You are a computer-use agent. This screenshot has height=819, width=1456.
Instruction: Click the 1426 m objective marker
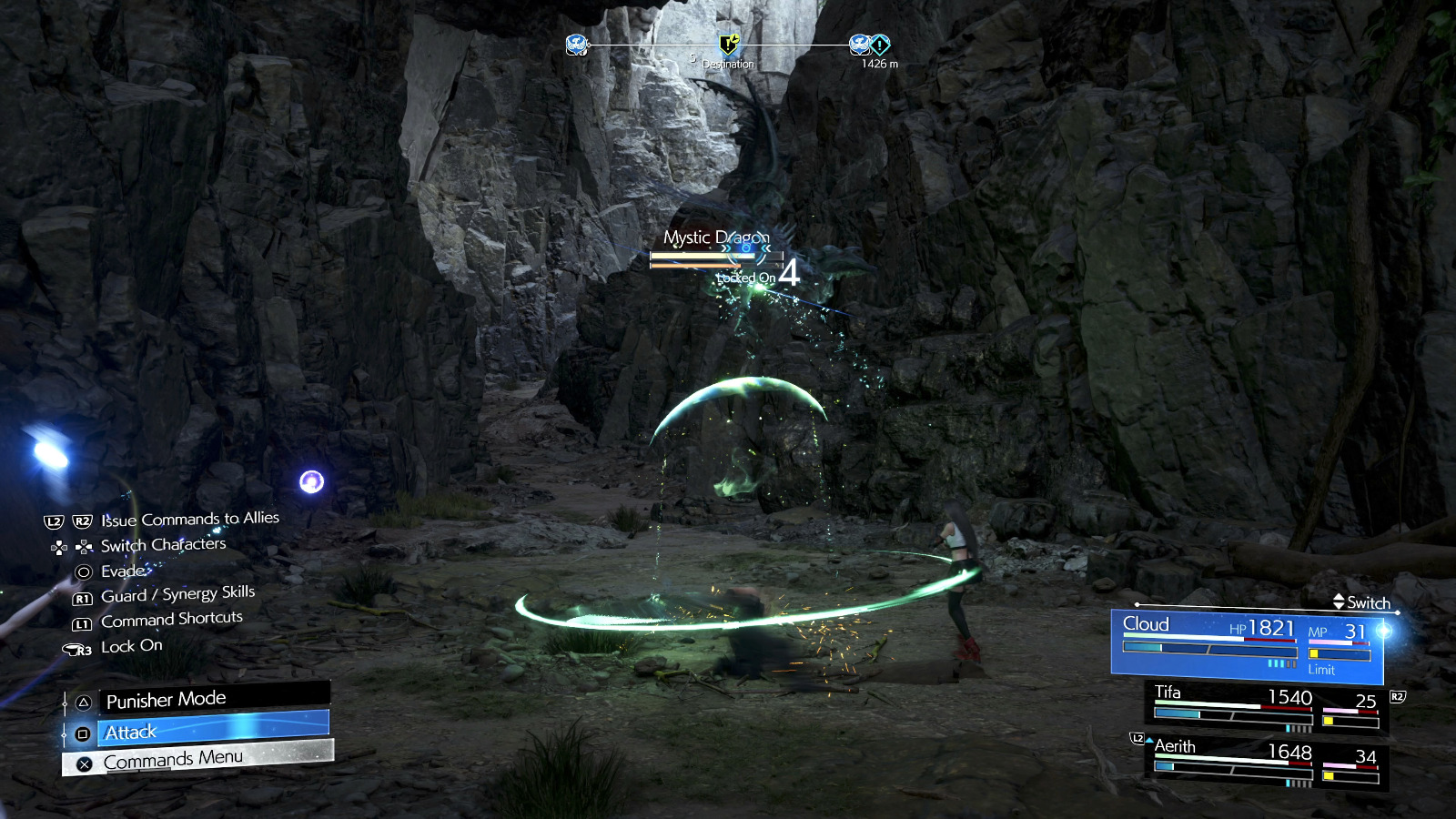click(x=879, y=45)
